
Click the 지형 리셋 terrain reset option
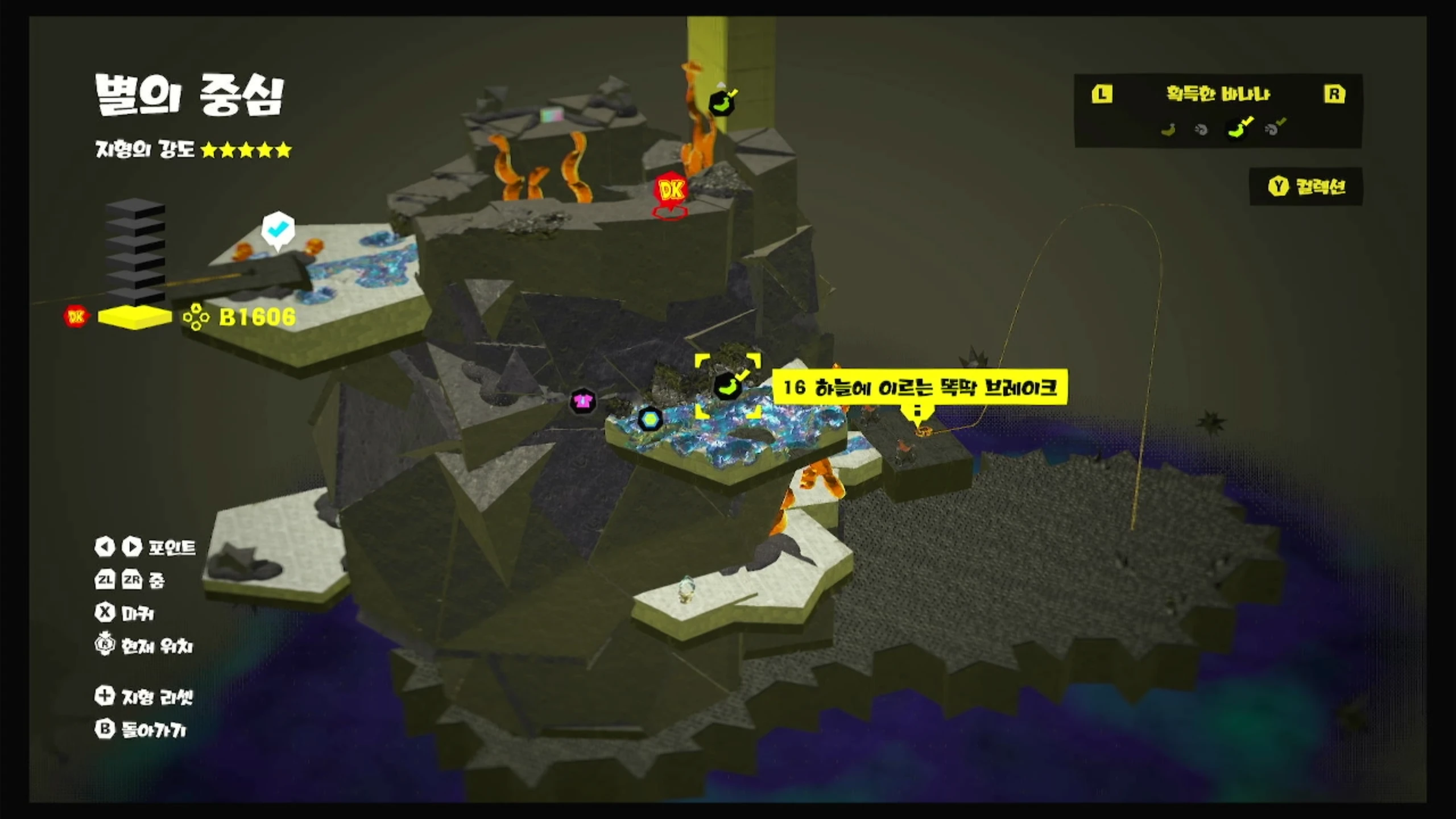[144, 696]
